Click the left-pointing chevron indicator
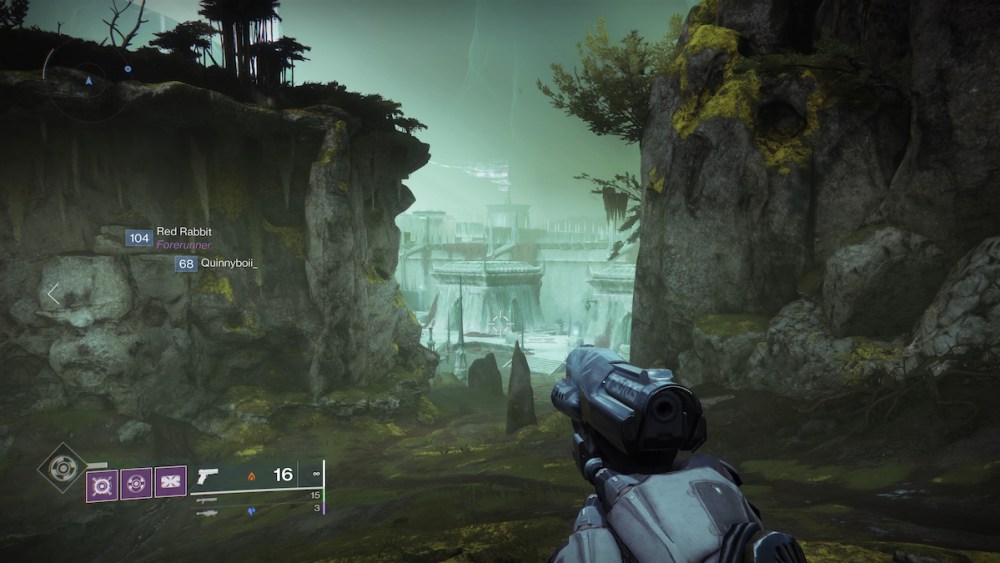This screenshot has width=1000, height=563. click(x=53, y=294)
